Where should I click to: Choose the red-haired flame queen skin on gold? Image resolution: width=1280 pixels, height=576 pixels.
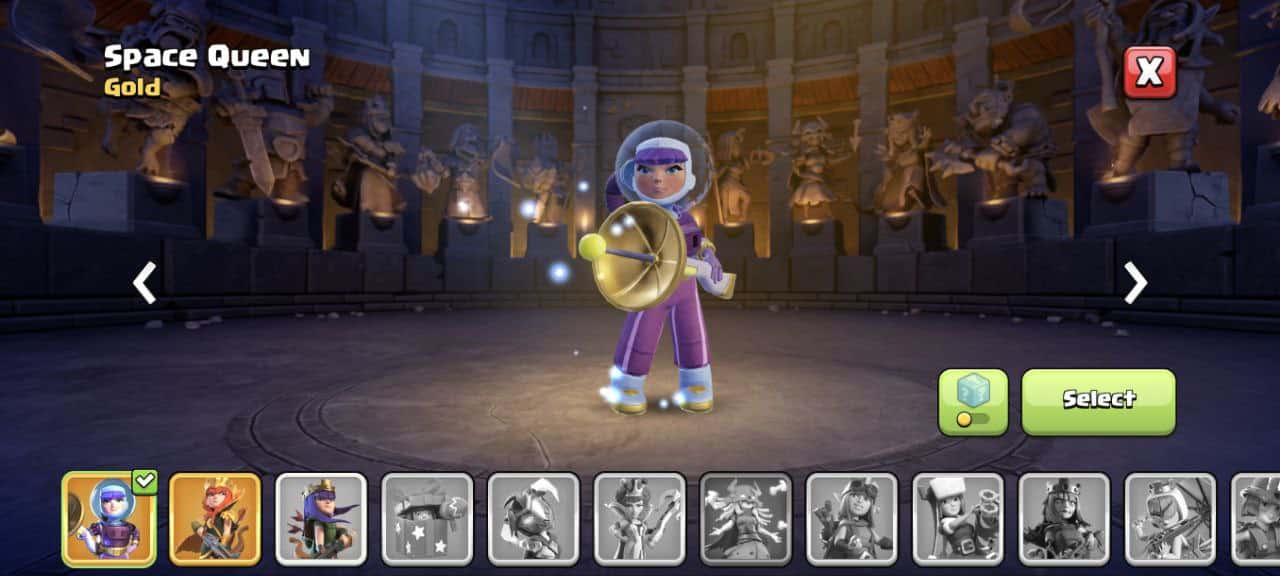tap(215, 519)
